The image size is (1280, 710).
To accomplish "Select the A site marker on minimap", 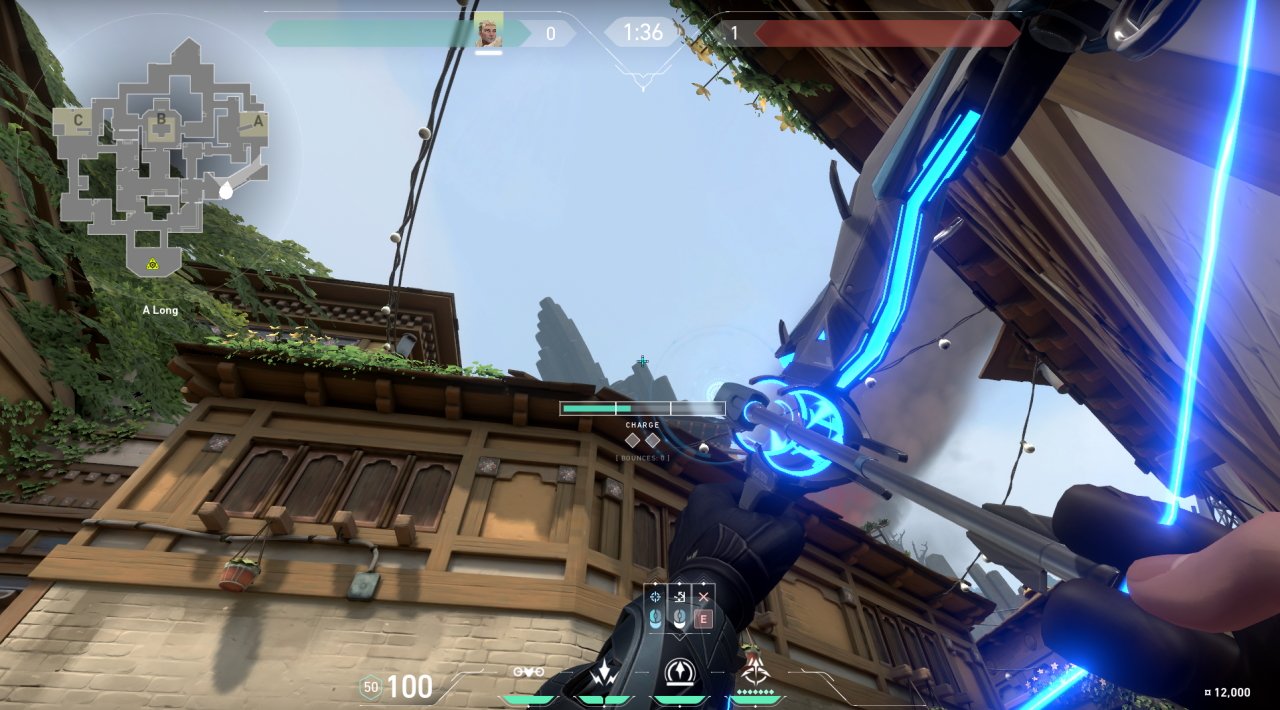I will click(x=258, y=121).
